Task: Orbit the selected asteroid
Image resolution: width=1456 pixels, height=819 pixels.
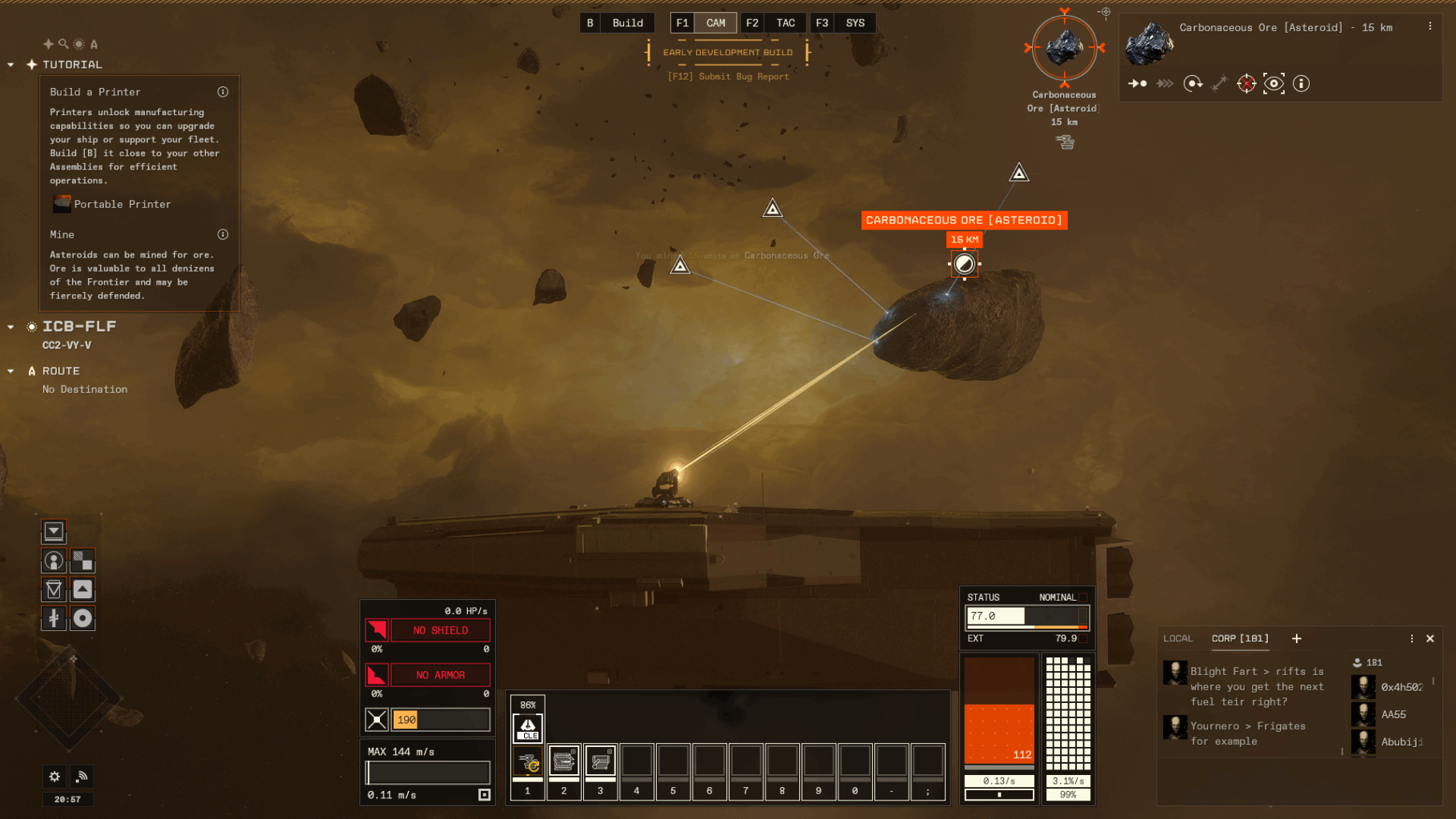Action: [x=1193, y=83]
